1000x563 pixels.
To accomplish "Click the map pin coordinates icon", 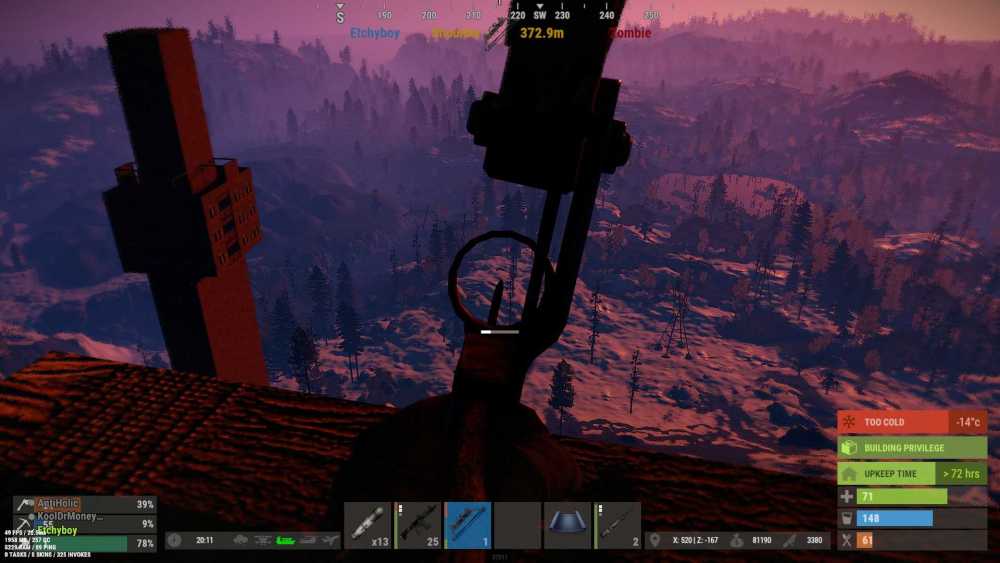I will coord(654,540).
